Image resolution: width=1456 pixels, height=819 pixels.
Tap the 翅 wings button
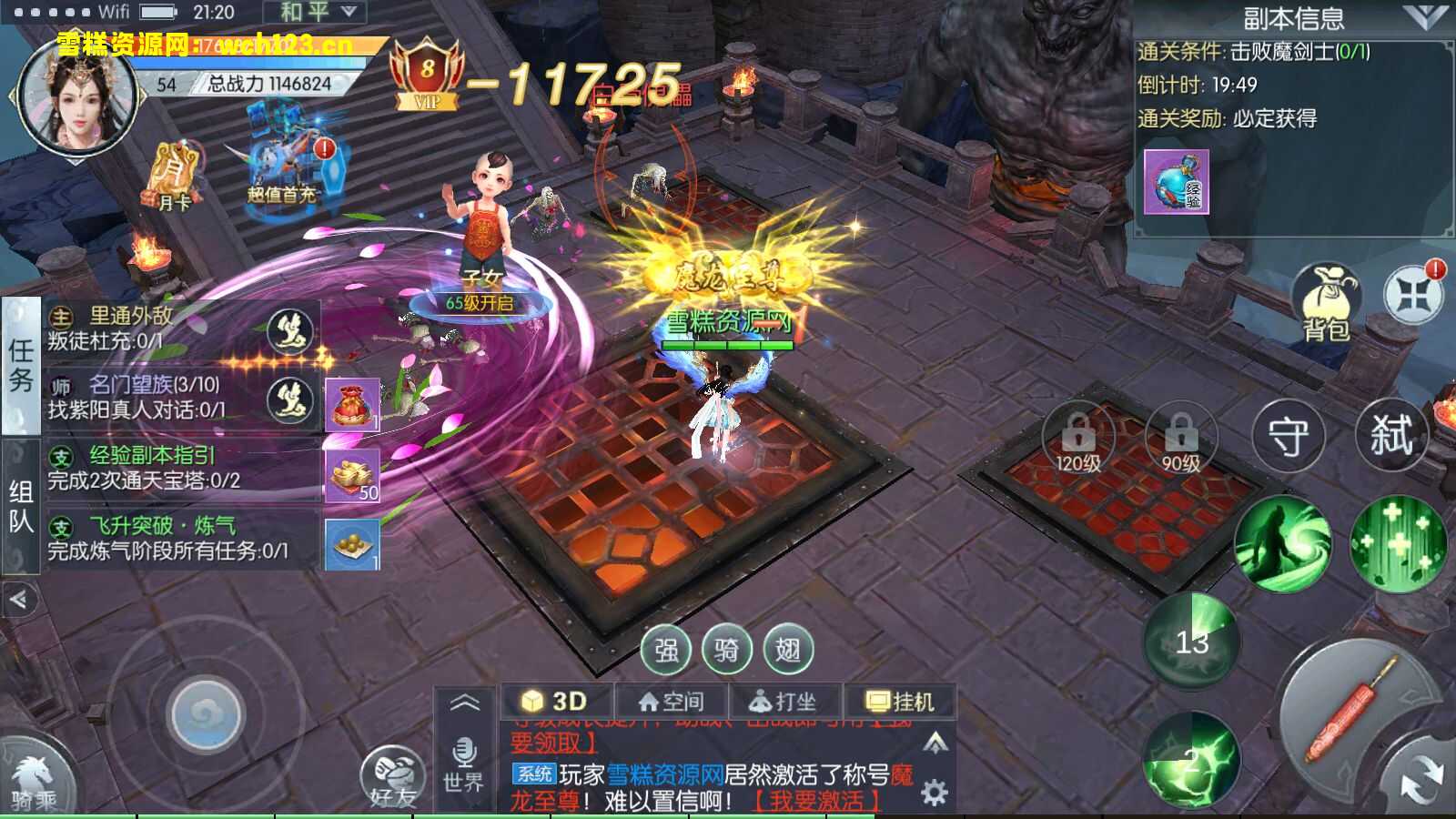pyautogui.click(x=787, y=650)
